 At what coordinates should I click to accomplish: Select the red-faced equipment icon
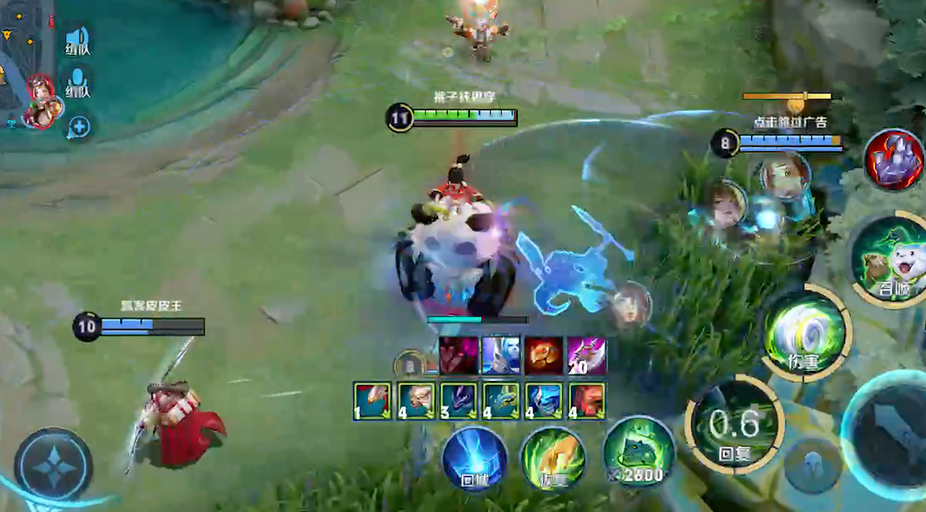pyautogui.click(x=587, y=400)
